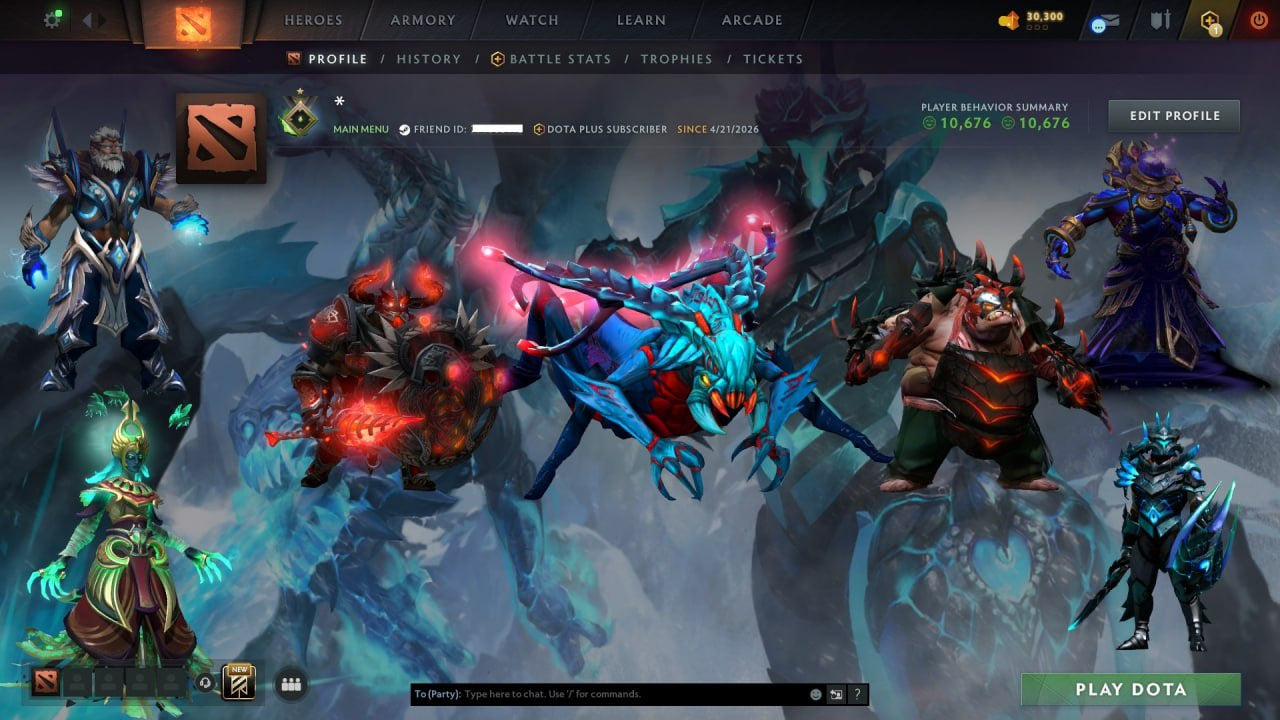Switch to the BATTLE STATS tab
The height and width of the screenshot is (720, 1280).
(560, 59)
